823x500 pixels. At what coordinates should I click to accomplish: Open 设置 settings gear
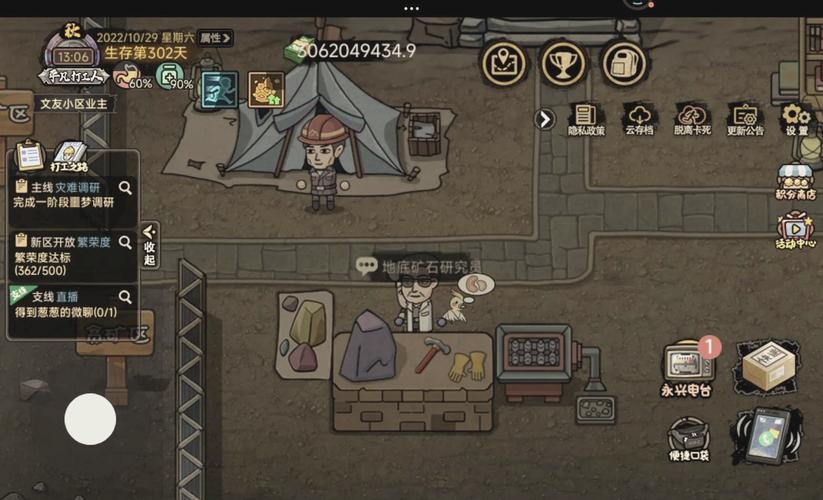[x=796, y=119]
